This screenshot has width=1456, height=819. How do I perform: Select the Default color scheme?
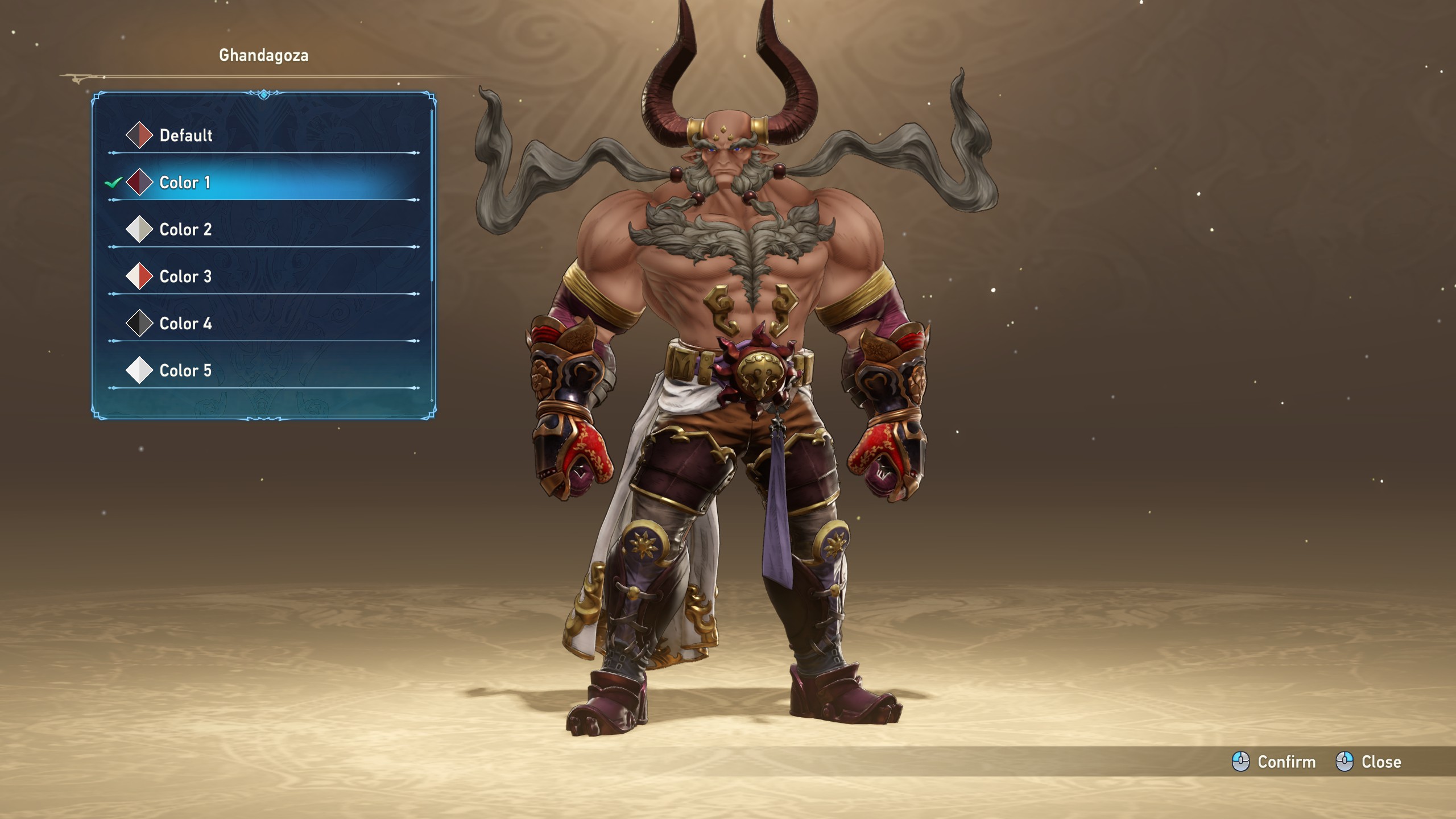[x=186, y=135]
